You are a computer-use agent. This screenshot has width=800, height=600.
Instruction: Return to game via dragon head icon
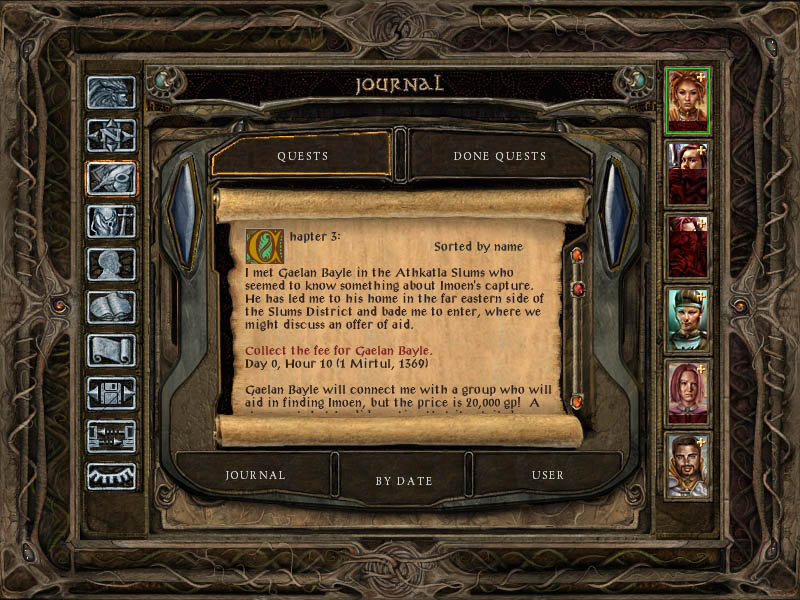coord(111,93)
